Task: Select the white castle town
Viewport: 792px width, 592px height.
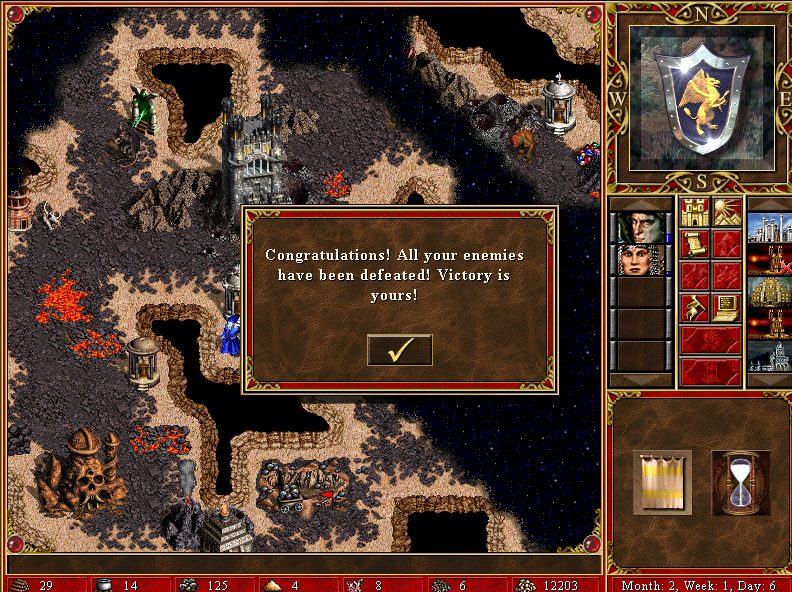Action: (769, 228)
